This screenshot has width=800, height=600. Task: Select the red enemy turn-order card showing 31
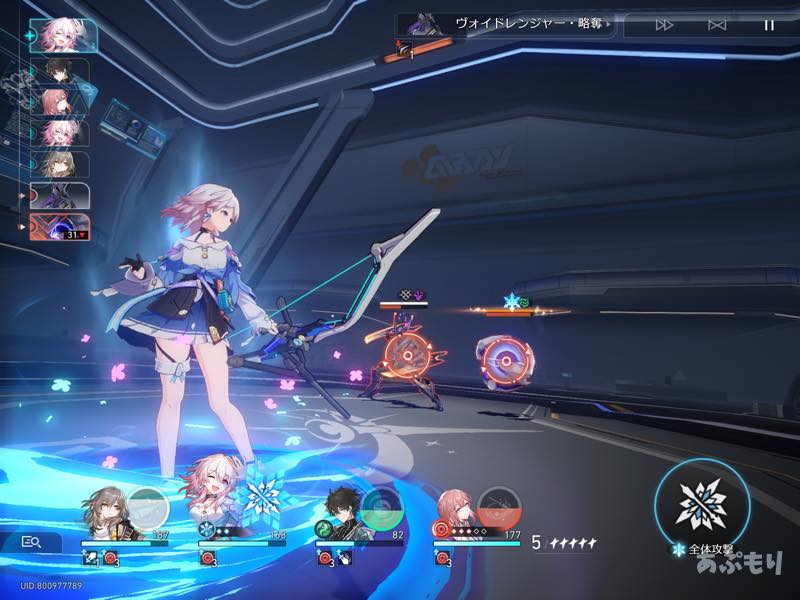click(x=60, y=227)
